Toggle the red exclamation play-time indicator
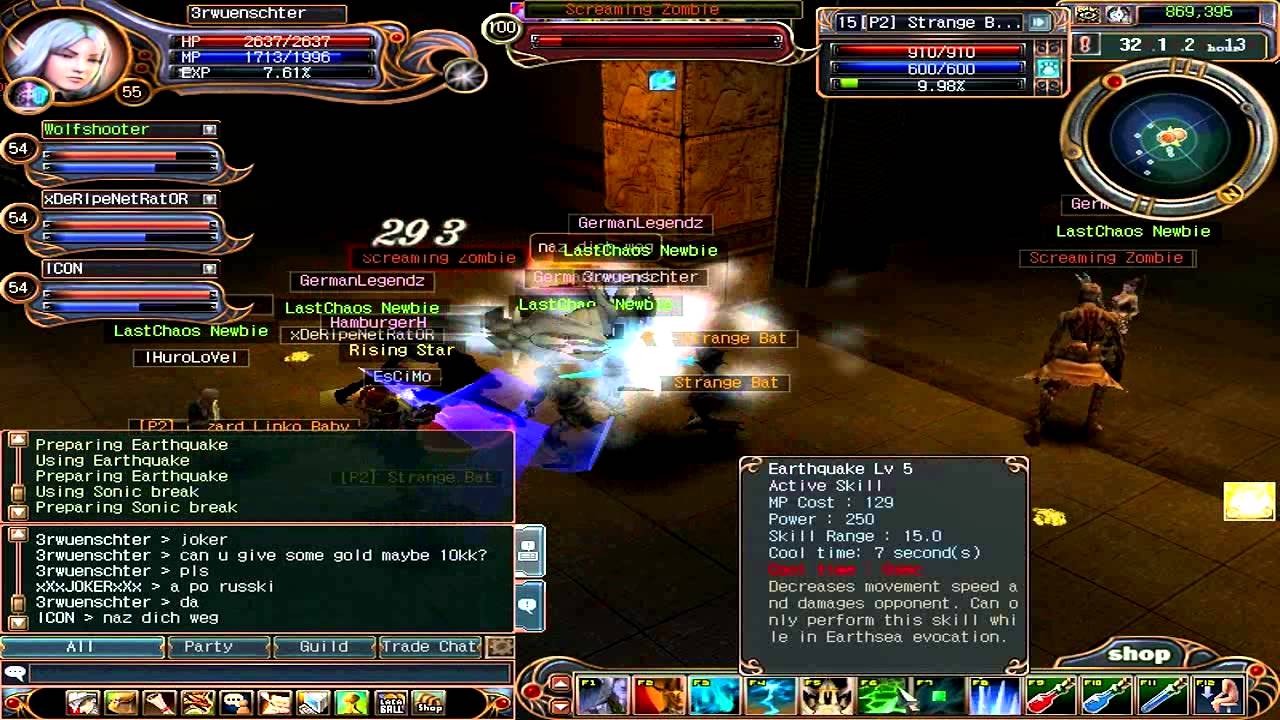Image resolution: width=1280 pixels, height=720 pixels. click(1086, 44)
